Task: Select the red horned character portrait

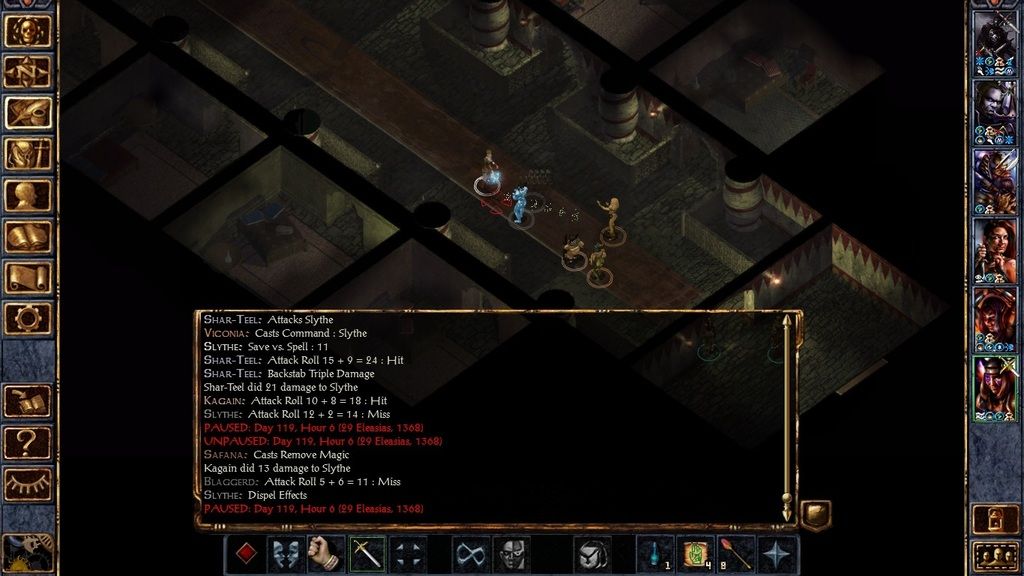Action: tap(995, 319)
